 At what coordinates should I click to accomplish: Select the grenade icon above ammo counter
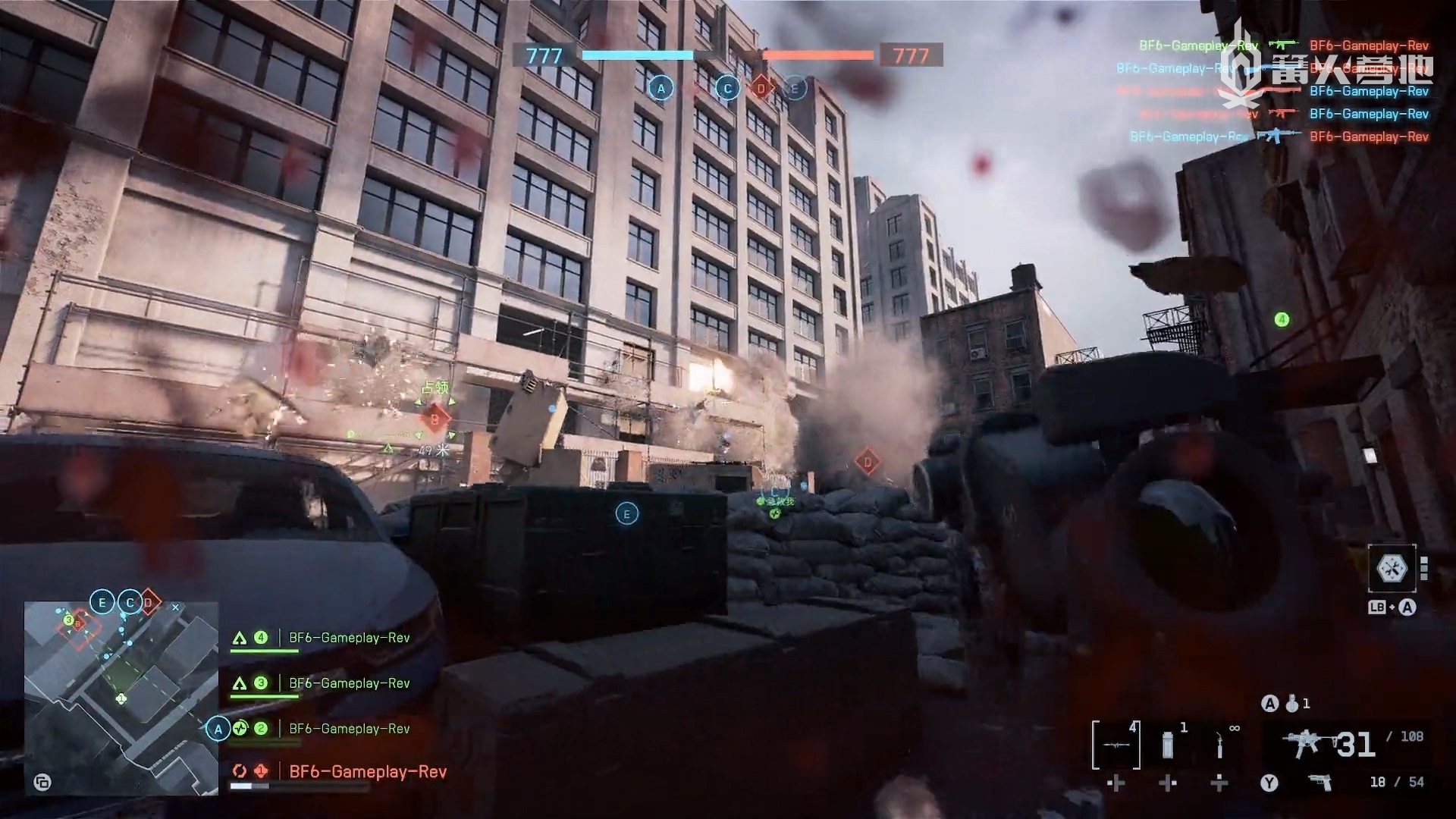[x=1292, y=704]
